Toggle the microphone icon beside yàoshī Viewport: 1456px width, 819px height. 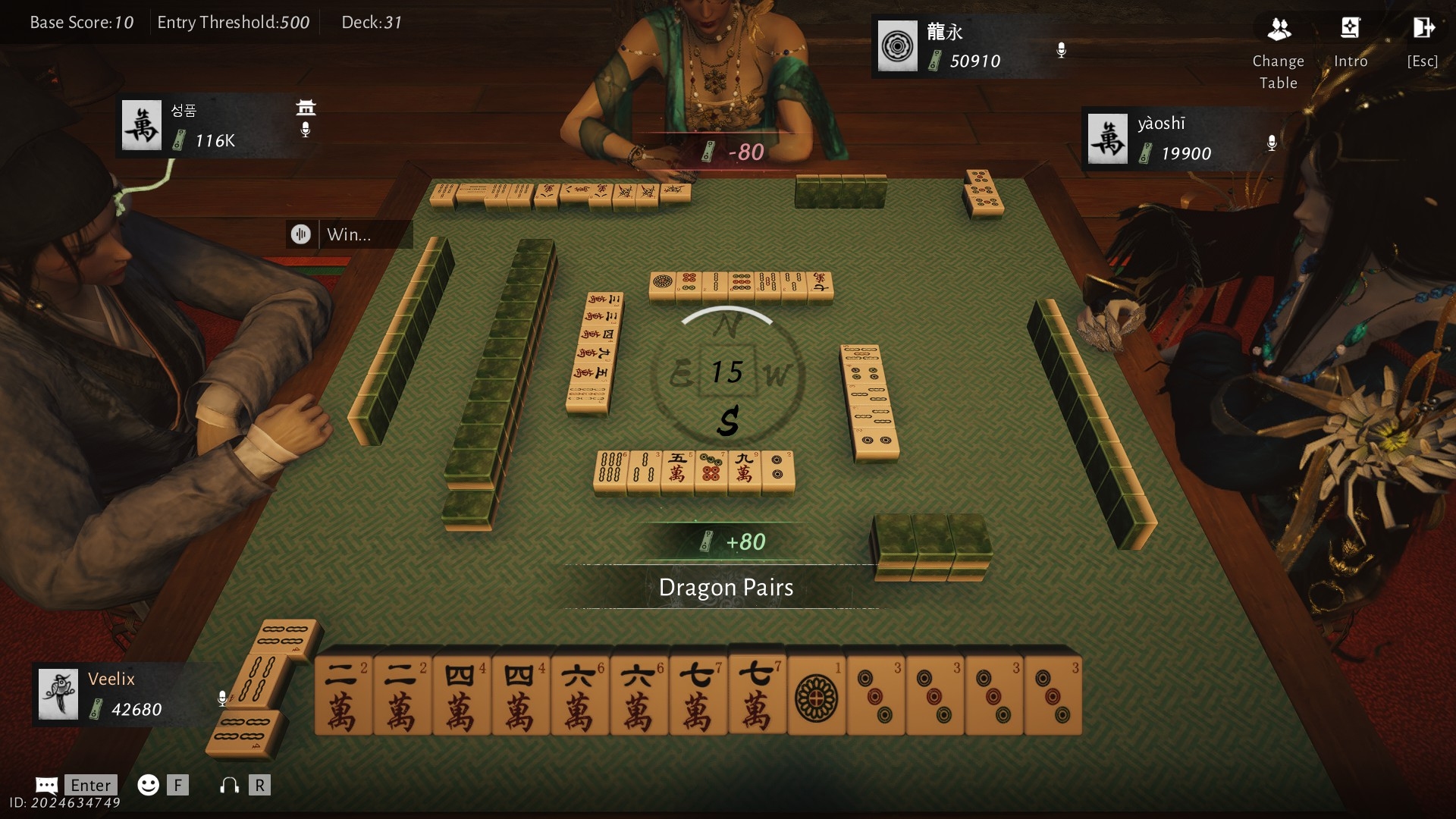pyautogui.click(x=1272, y=143)
